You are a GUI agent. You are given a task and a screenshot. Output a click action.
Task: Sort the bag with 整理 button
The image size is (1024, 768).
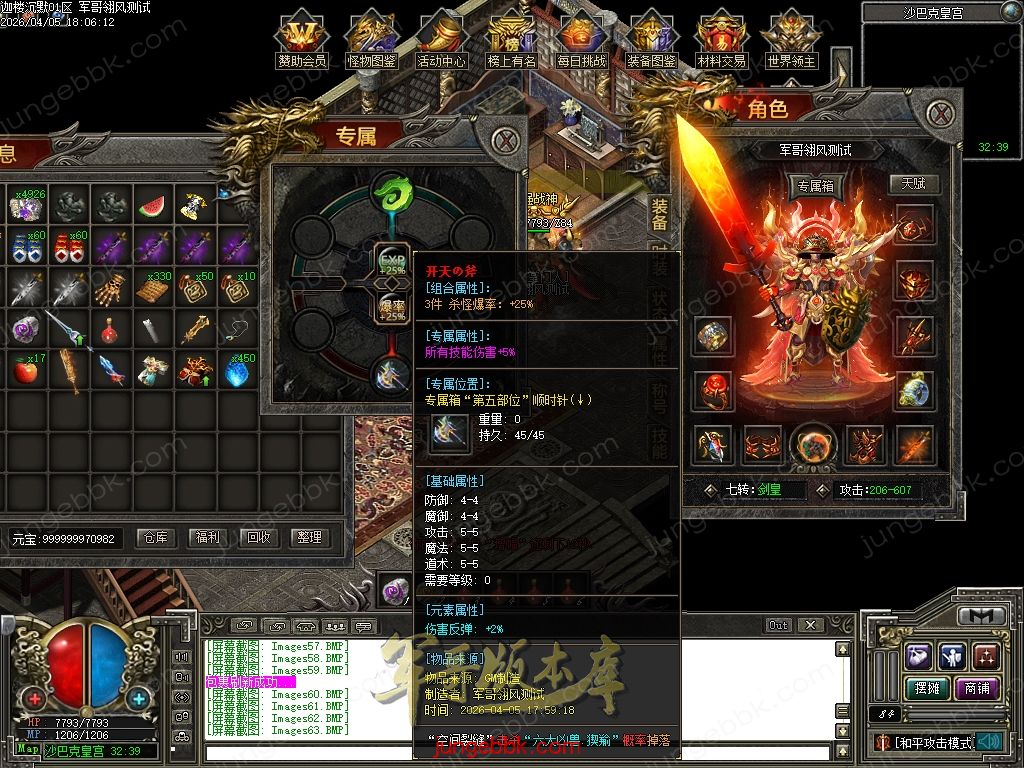click(x=309, y=537)
